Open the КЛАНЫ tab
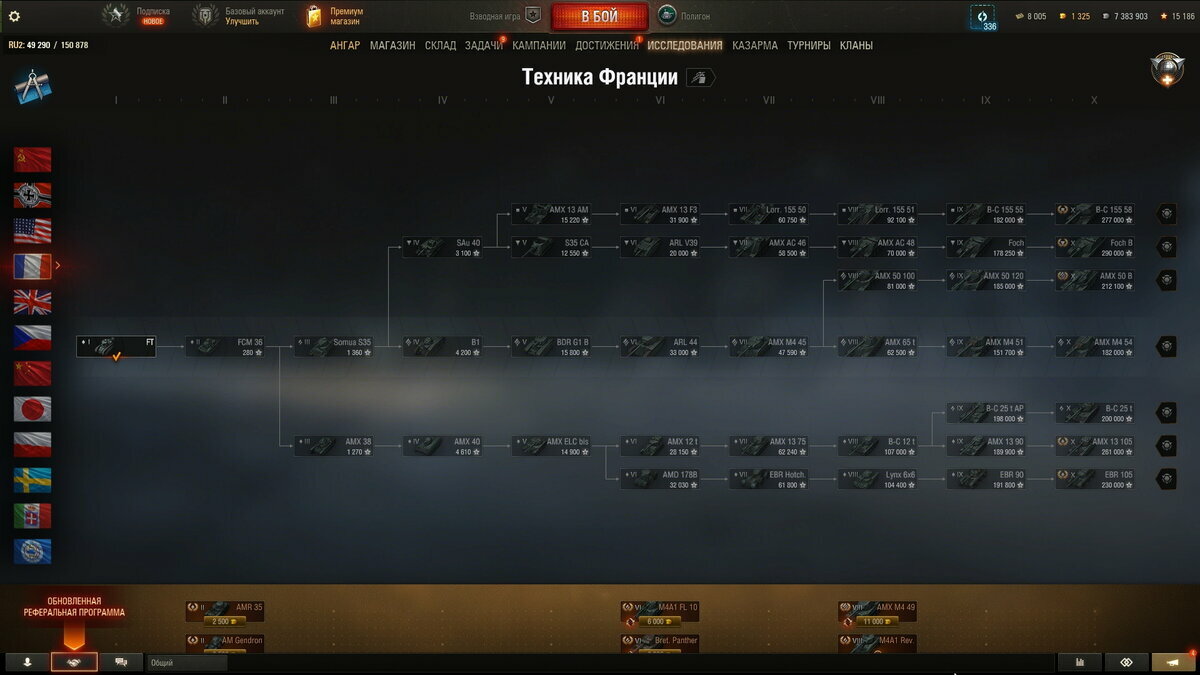 click(856, 45)
